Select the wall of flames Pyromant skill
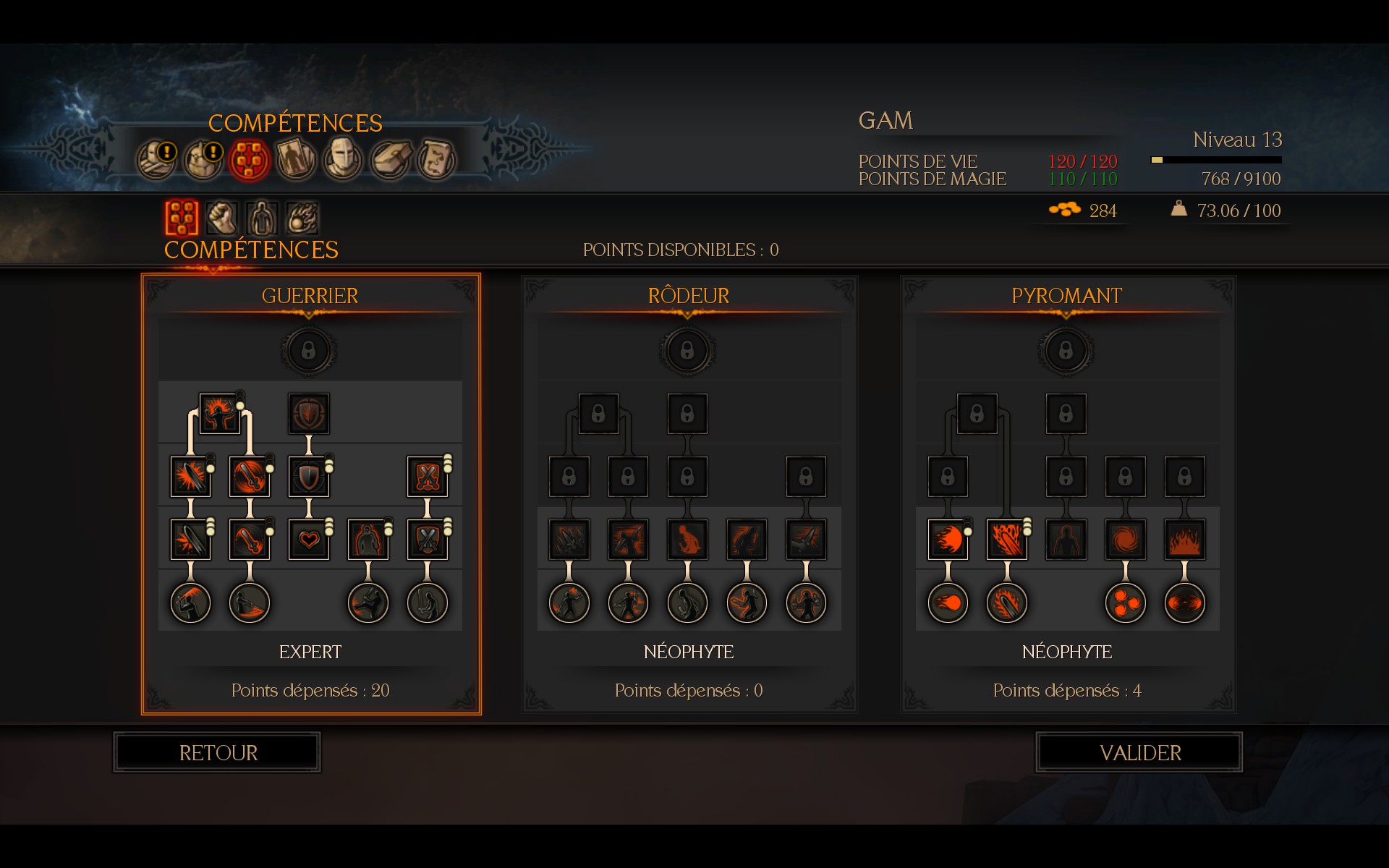Viewport: 1389px width, 868px height. click(1184, 540)
